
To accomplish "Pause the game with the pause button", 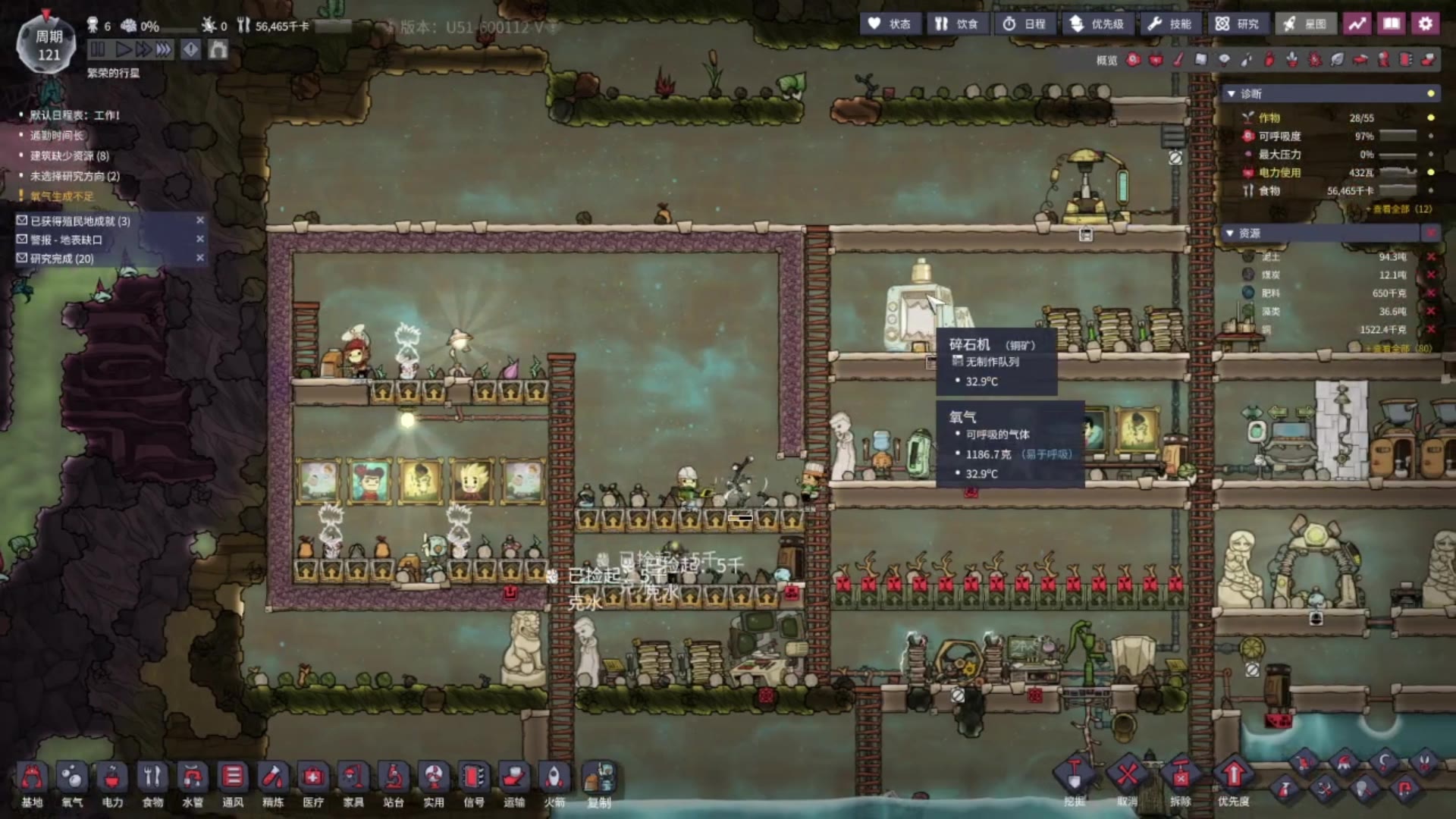I will (x=98, y=50).
